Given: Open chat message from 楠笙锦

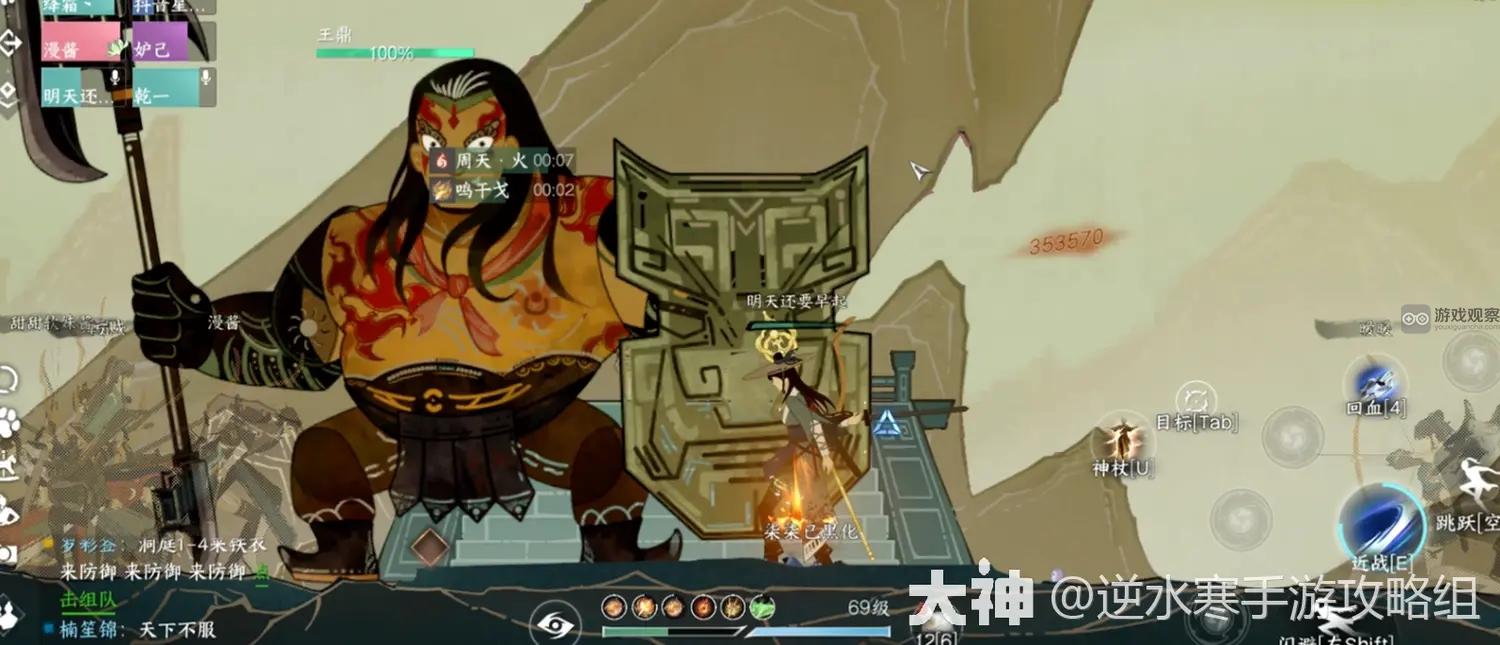Looking at the screenshot, I should click(130, 630).
